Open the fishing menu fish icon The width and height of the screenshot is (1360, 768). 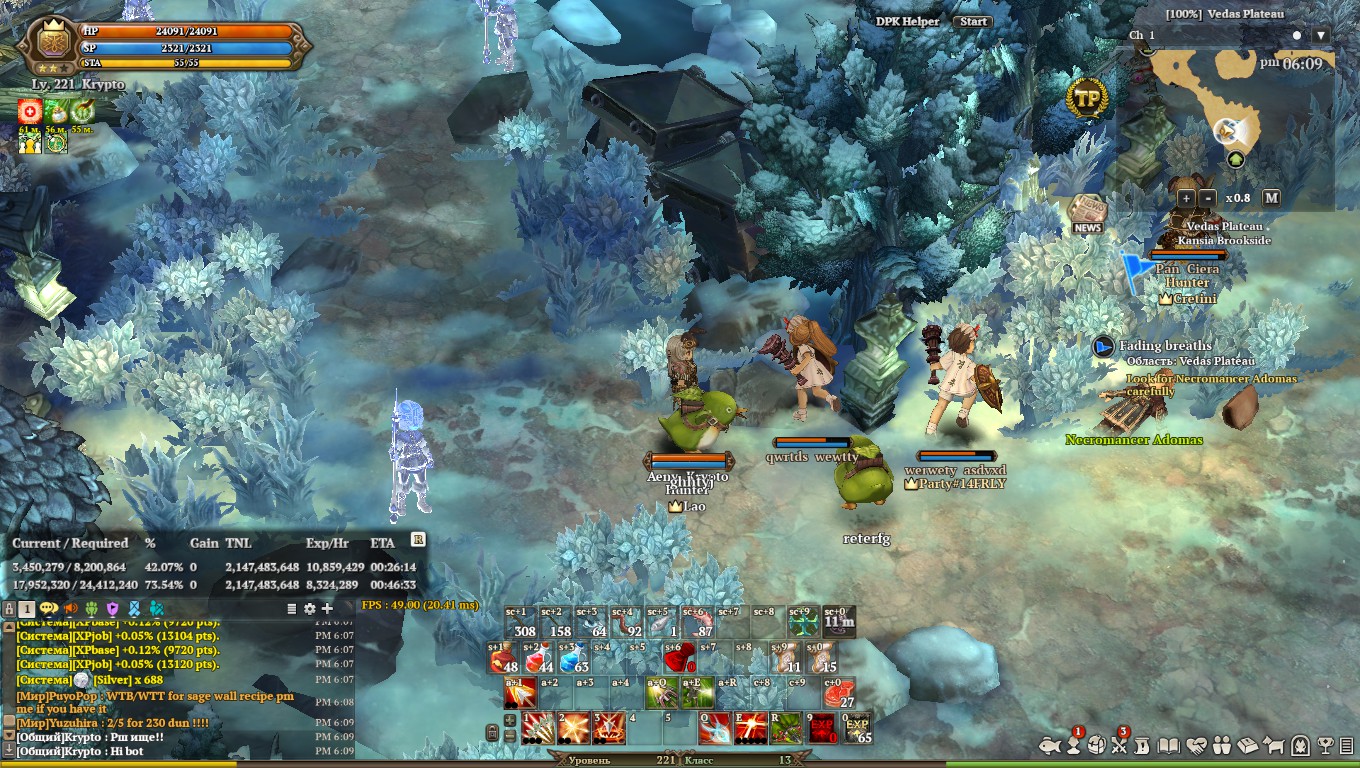pyautogui.click(x=1049, y=745)
